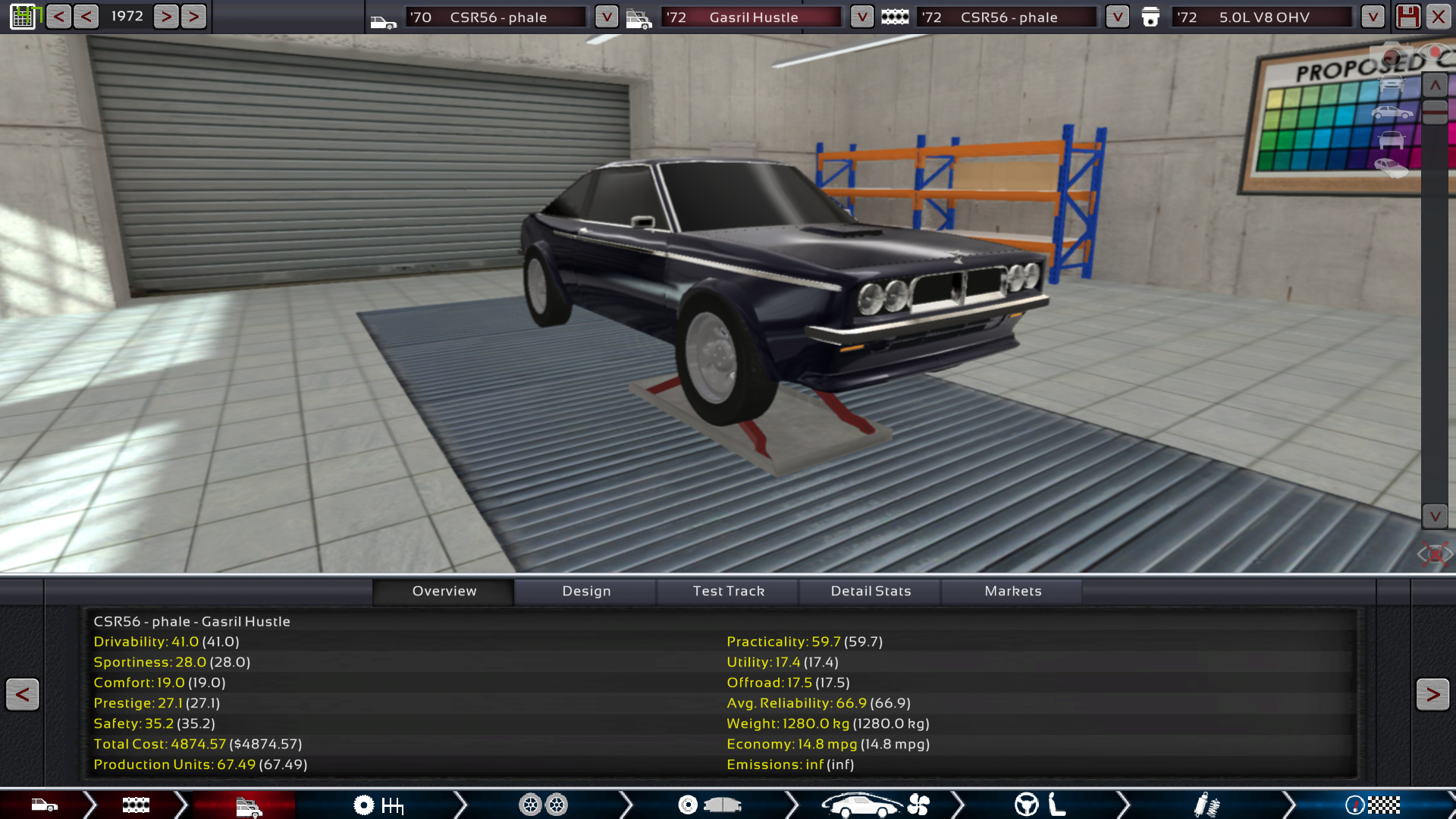1456x819 pixels.
Task: Open the calendar icon
Action: tap(24, 17)
